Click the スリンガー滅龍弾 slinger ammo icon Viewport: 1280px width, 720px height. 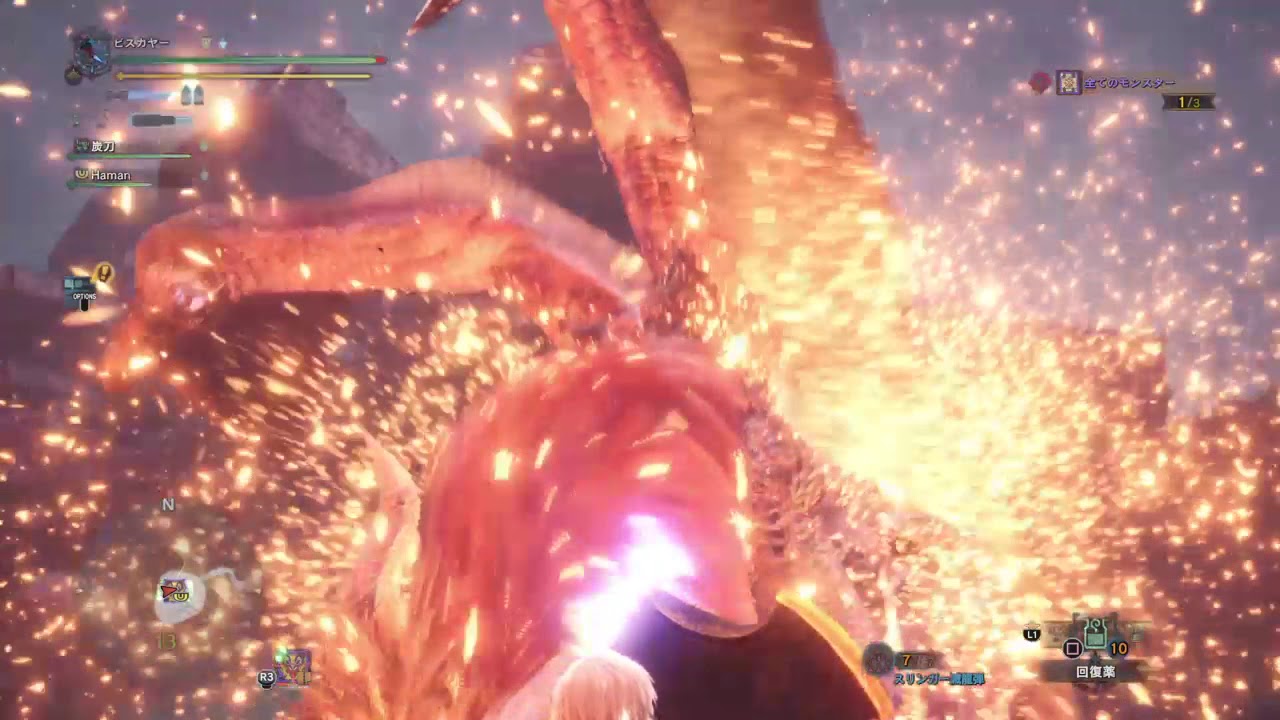[878, 658]
